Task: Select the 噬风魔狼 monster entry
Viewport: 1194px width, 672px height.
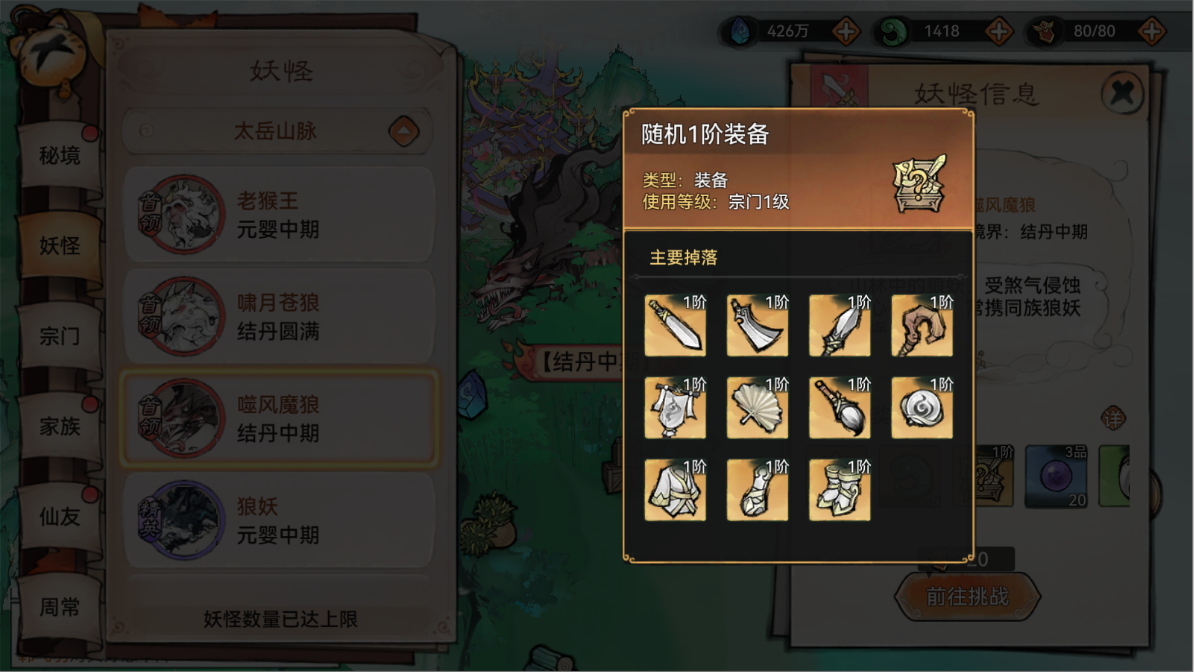Action: tap(278, 419)
